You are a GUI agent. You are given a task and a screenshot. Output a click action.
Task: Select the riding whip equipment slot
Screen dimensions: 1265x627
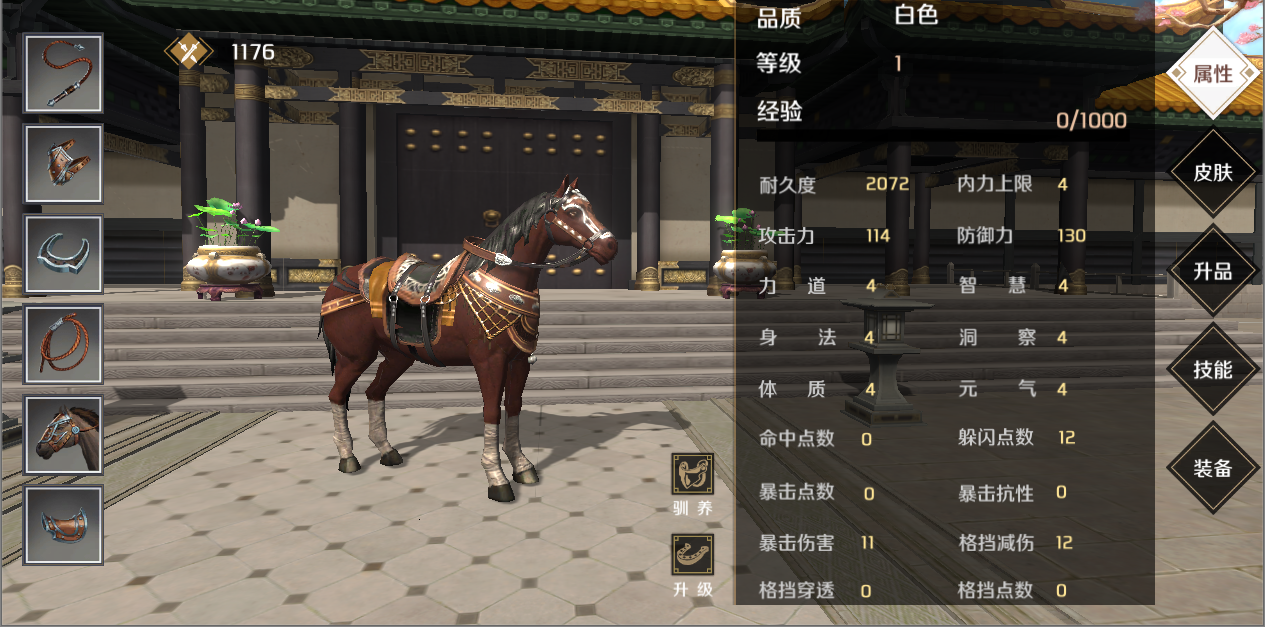click(64, 74)
